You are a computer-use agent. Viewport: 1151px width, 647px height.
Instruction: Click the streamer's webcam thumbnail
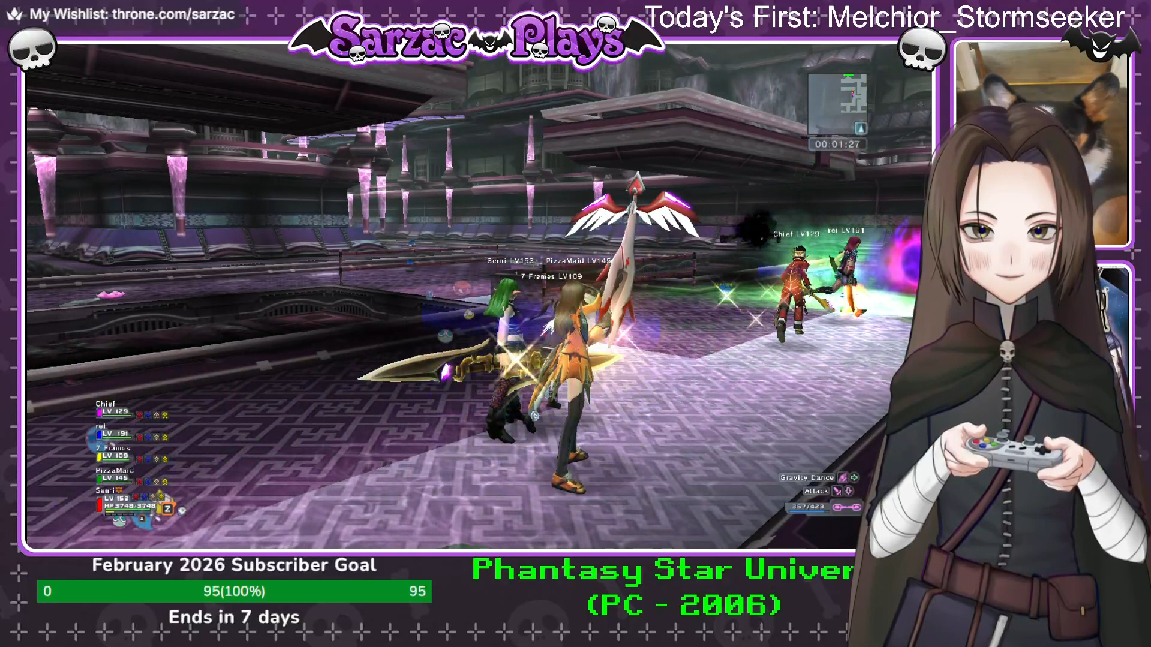[x=1041, y=143]
